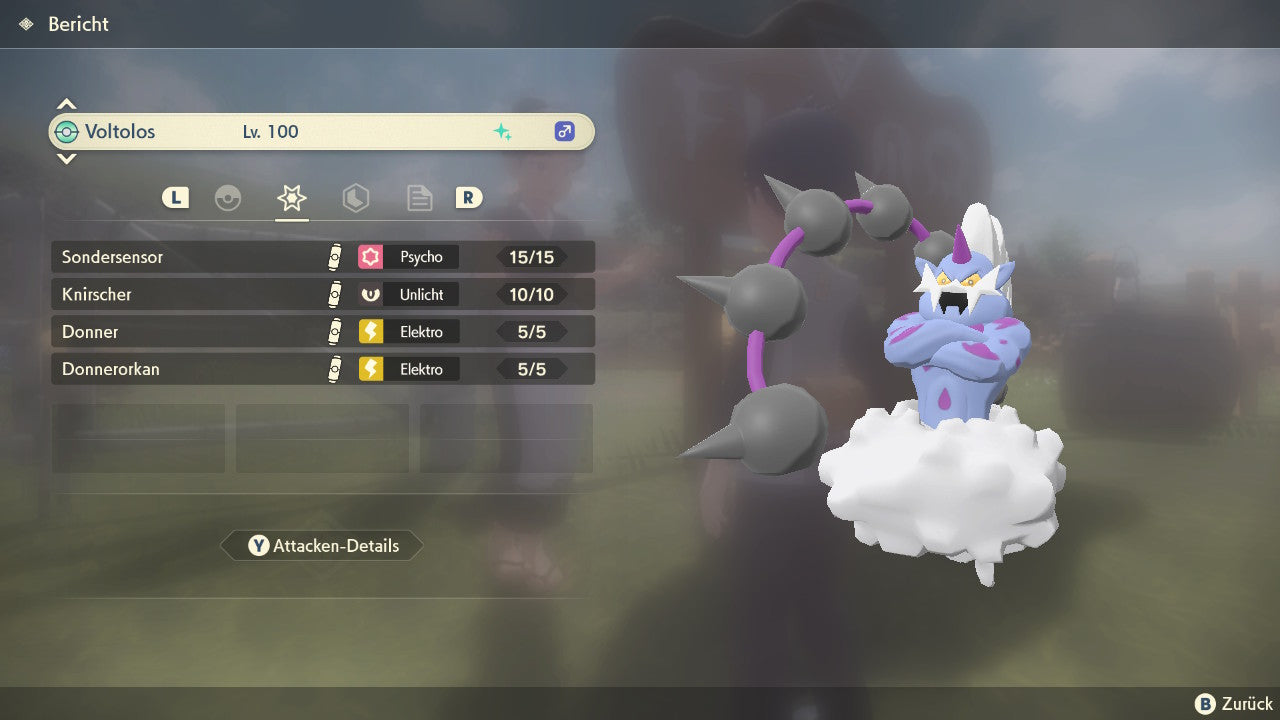Click the Voltolos name bar
The width and height of the screenshot is (1280, 720).
[x=322, y=131]
